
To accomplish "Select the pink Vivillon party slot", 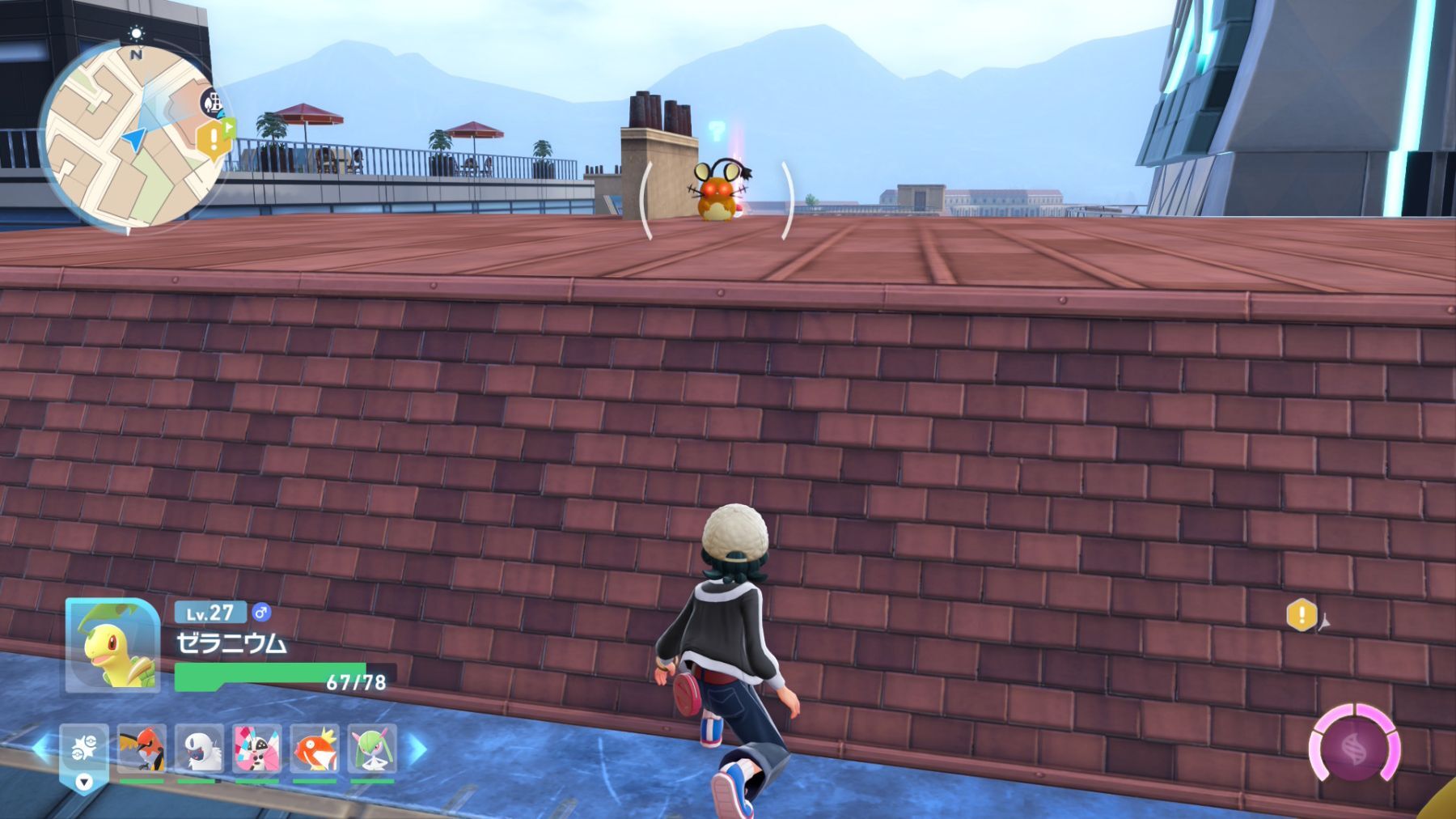I will 257,750.
